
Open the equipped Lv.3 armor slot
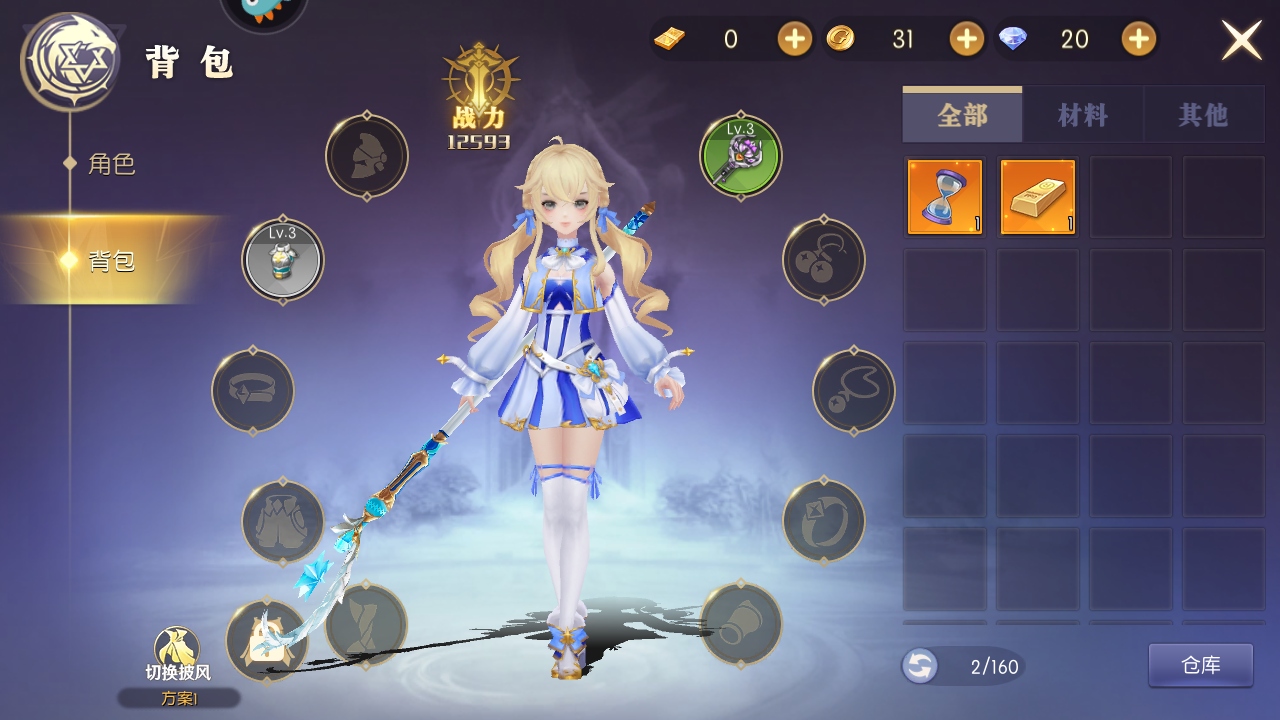point(283,261)
